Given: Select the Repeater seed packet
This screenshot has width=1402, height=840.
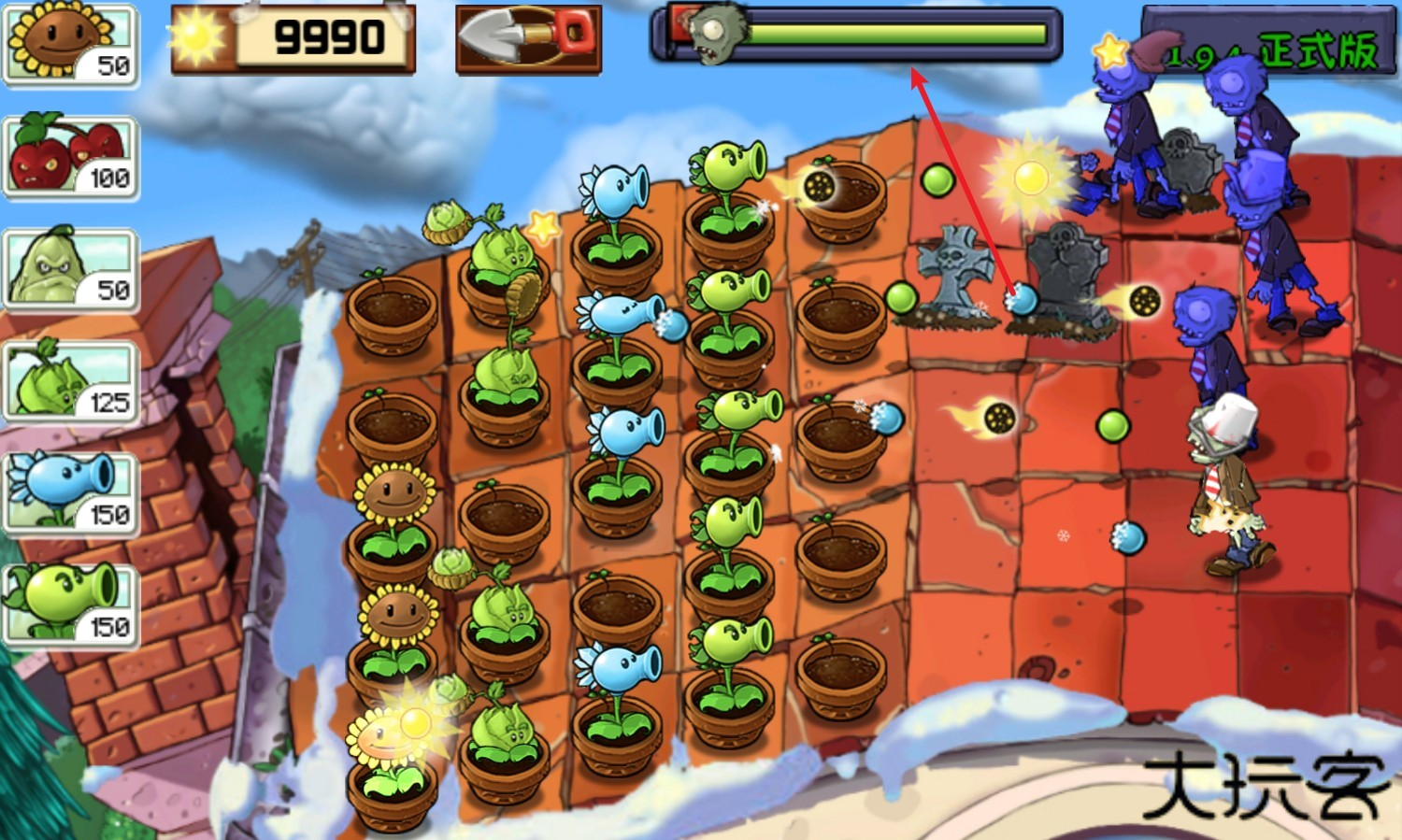Looking at the screenshot, I should (70, 605).
